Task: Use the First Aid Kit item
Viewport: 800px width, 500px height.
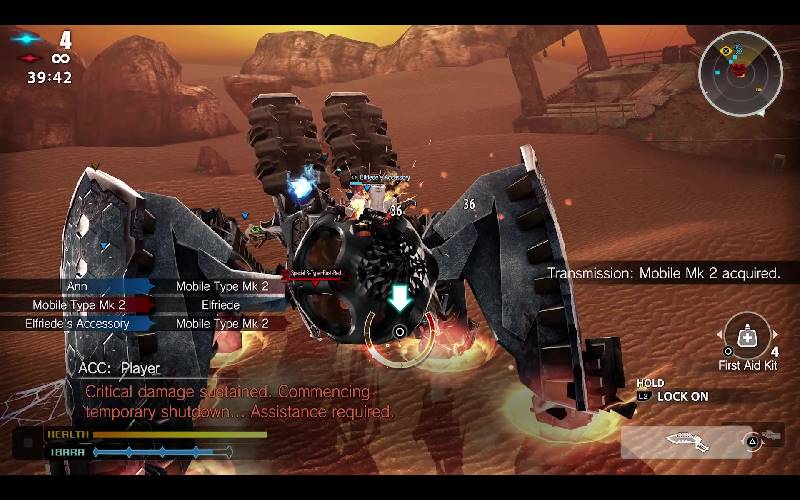Action: click(747, 336)
